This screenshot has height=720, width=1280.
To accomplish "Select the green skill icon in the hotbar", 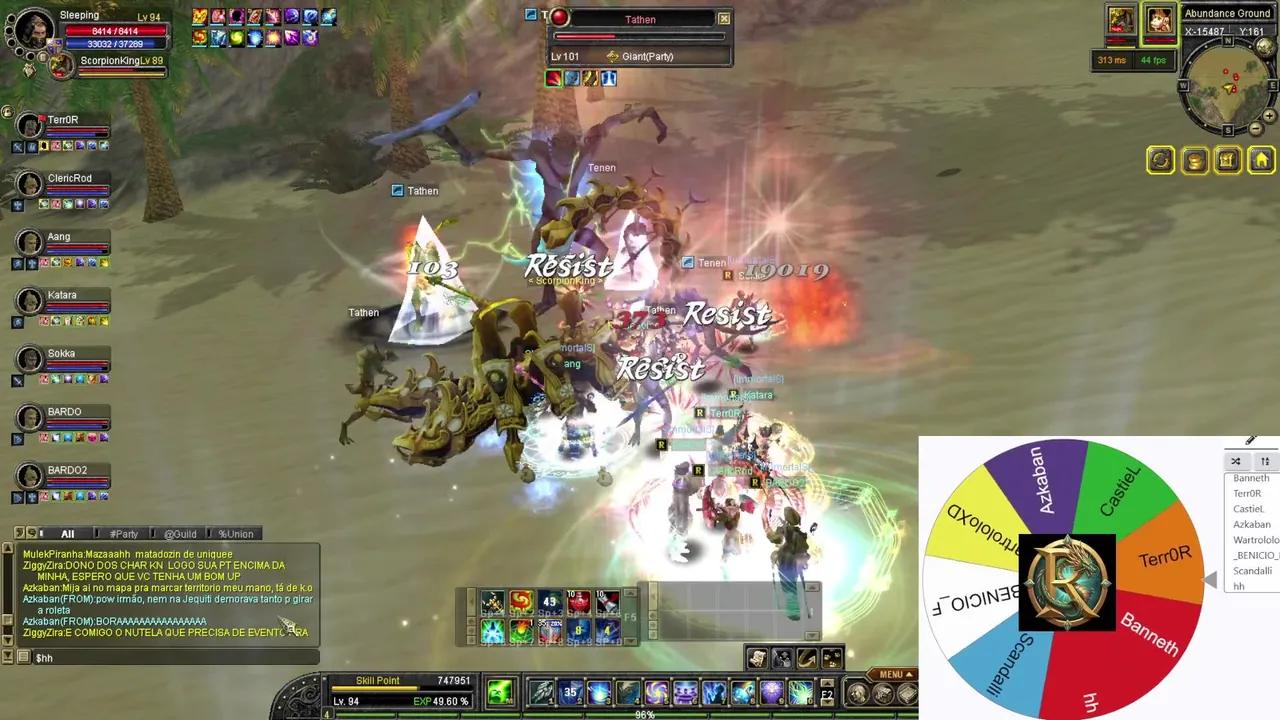I will 499,690.
